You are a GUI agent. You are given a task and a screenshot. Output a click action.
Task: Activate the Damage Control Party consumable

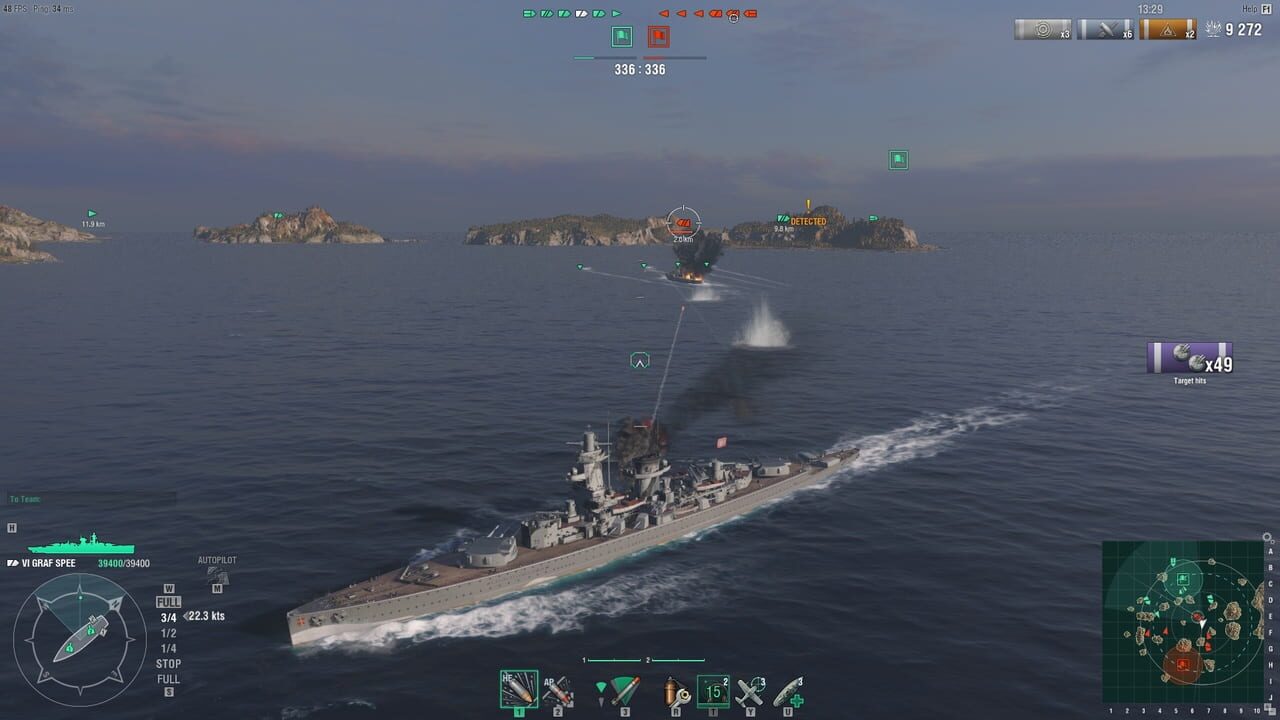tap(677, 690)
